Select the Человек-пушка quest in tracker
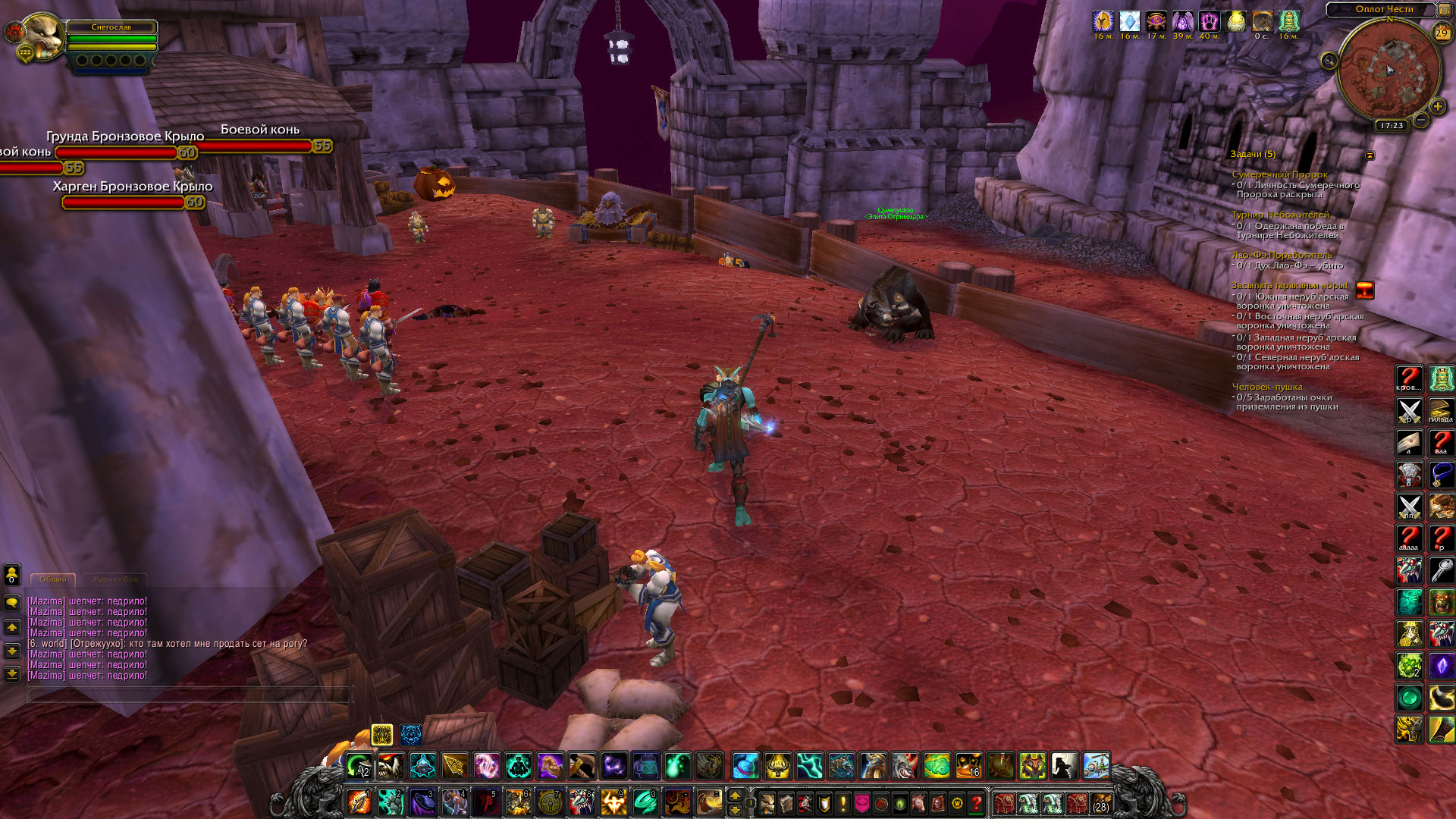 [x=1266, y=387]
